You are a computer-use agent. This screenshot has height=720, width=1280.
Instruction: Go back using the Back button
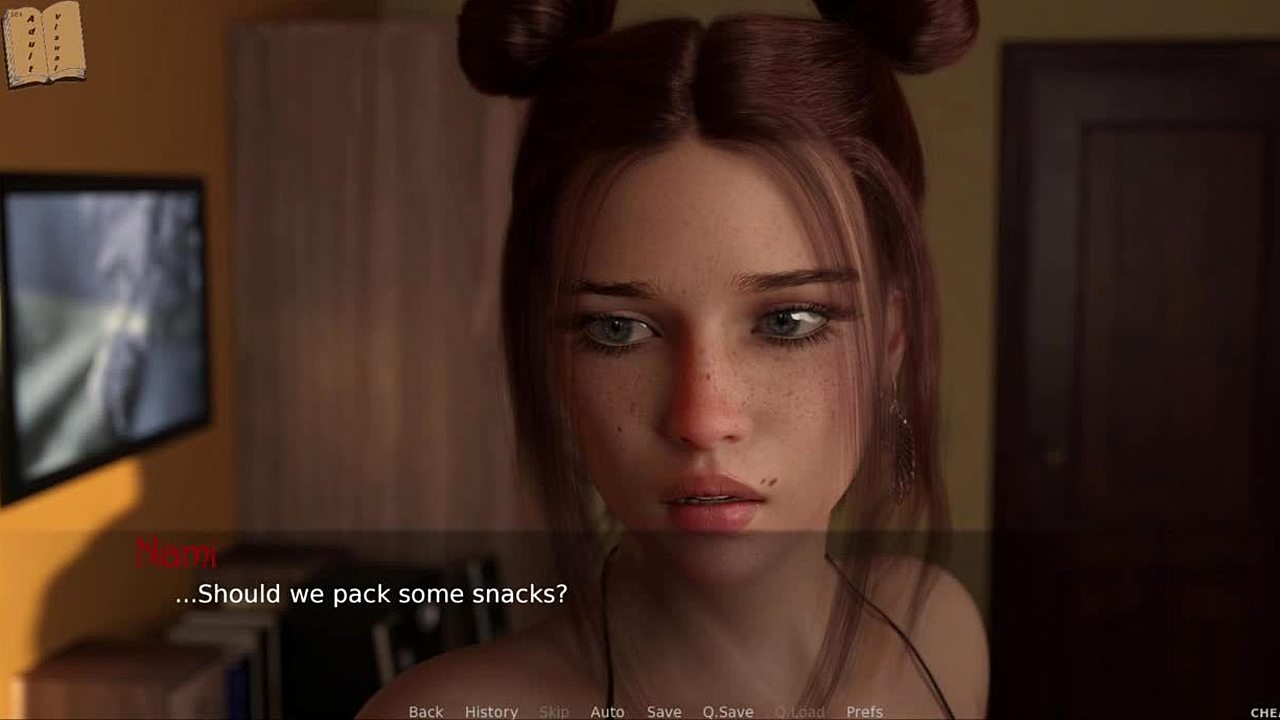click(425, 712)
